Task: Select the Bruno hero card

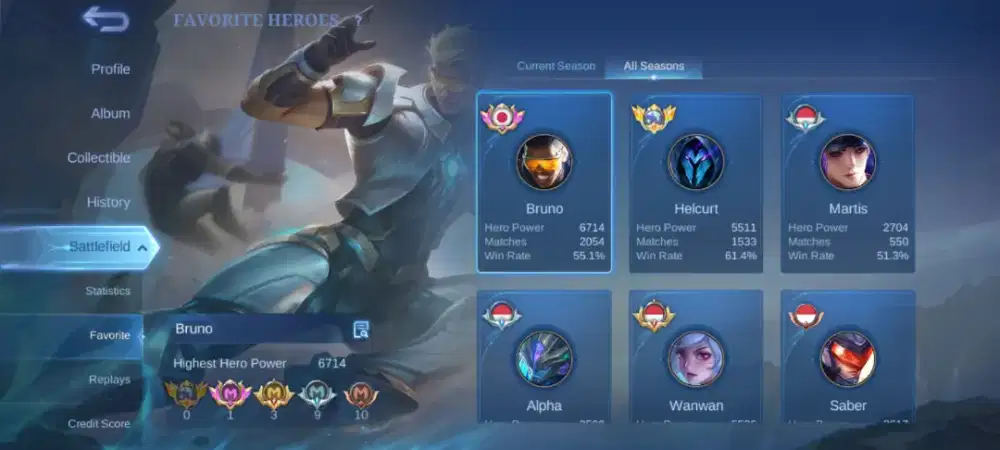Action: click(544, 182)
